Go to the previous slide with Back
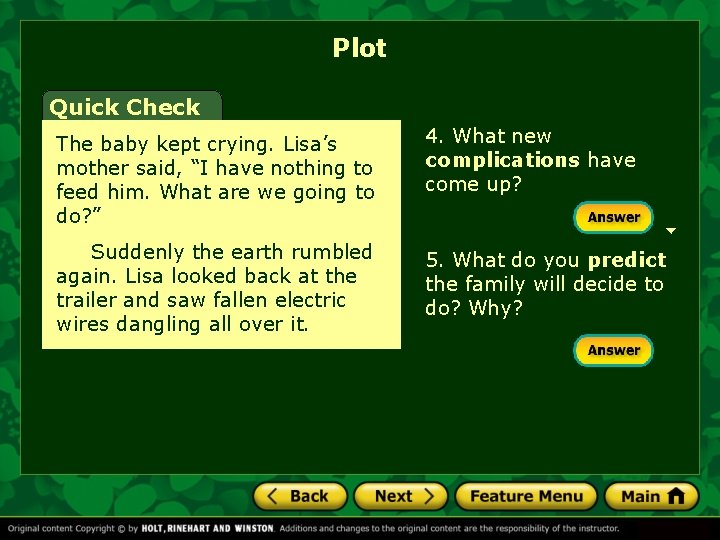This screenshot has width=720, height=540. pyautogui.click(x=300, y=496)
